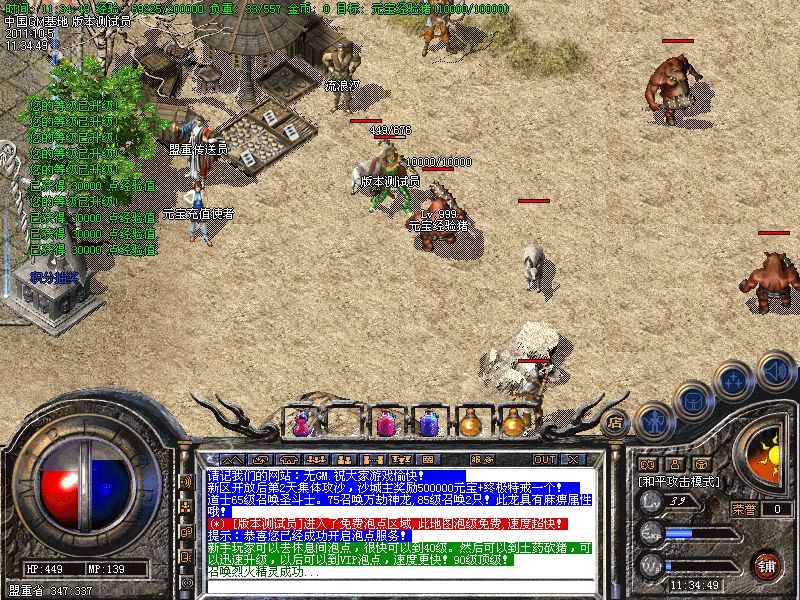Click the red 铺 stall button
800x600 pixels.
767,565
